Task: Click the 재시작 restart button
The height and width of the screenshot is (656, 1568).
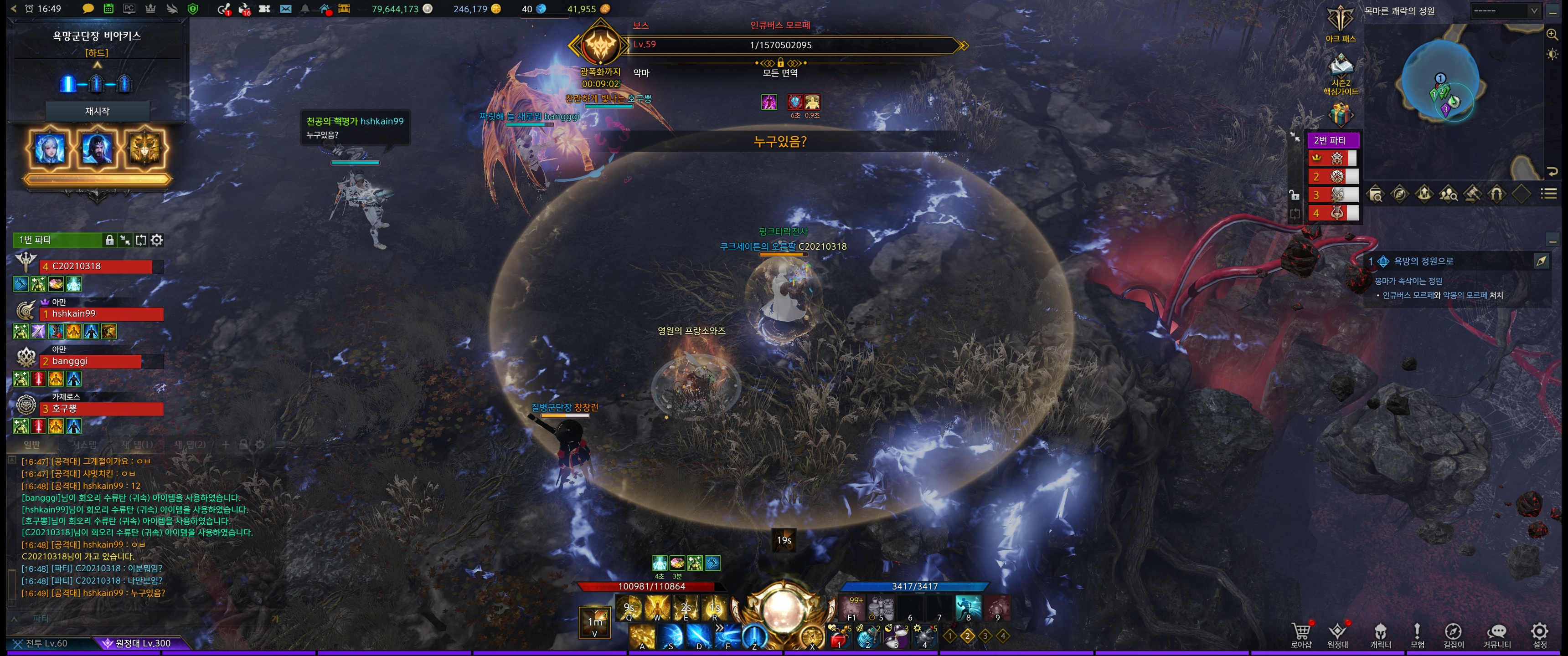Action: coord(98,111)
